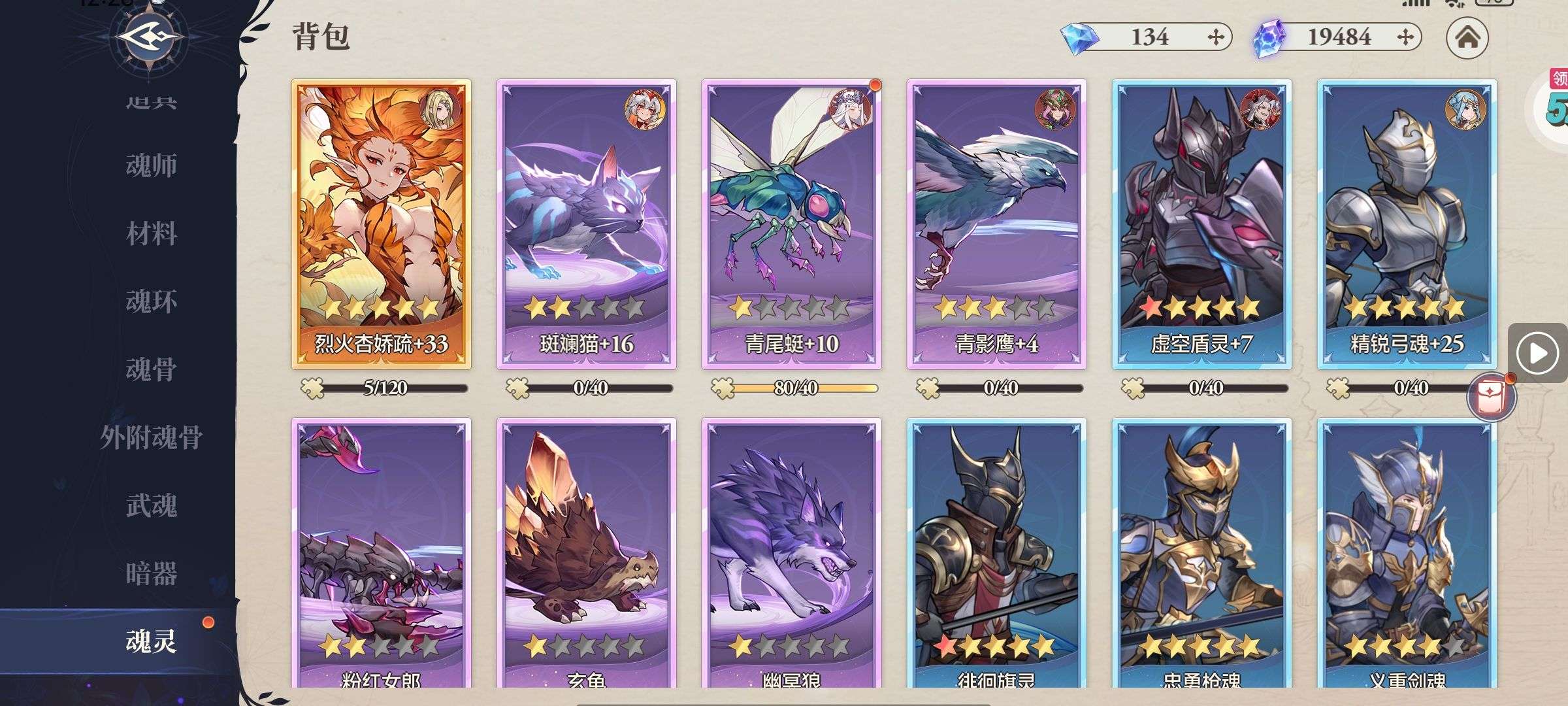
Task: Open the red envelope icon
Action: 1490,397
